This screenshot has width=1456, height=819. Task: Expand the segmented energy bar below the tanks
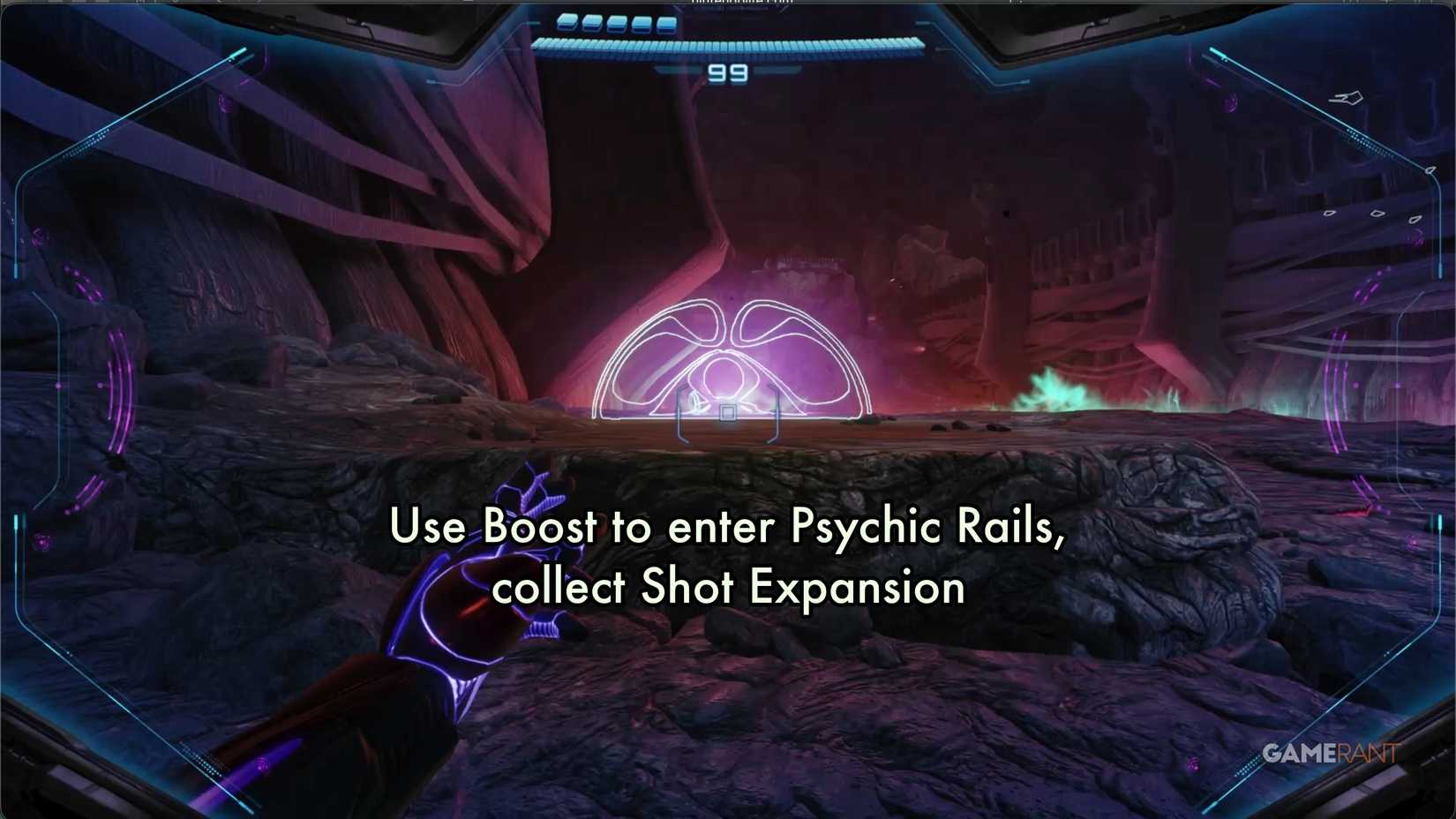[728, 45]
